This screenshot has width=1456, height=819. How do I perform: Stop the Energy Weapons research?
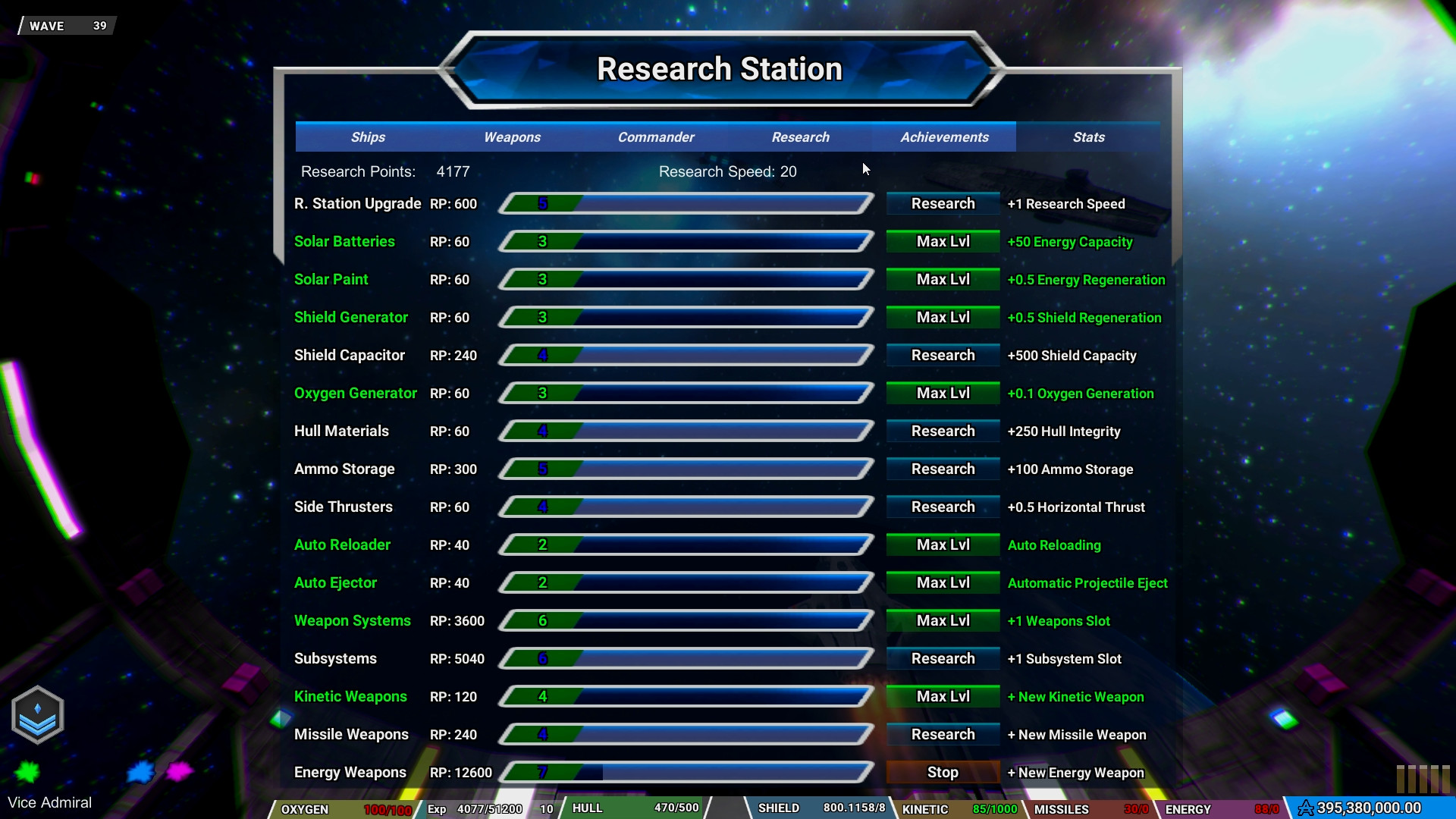(942, 772)
